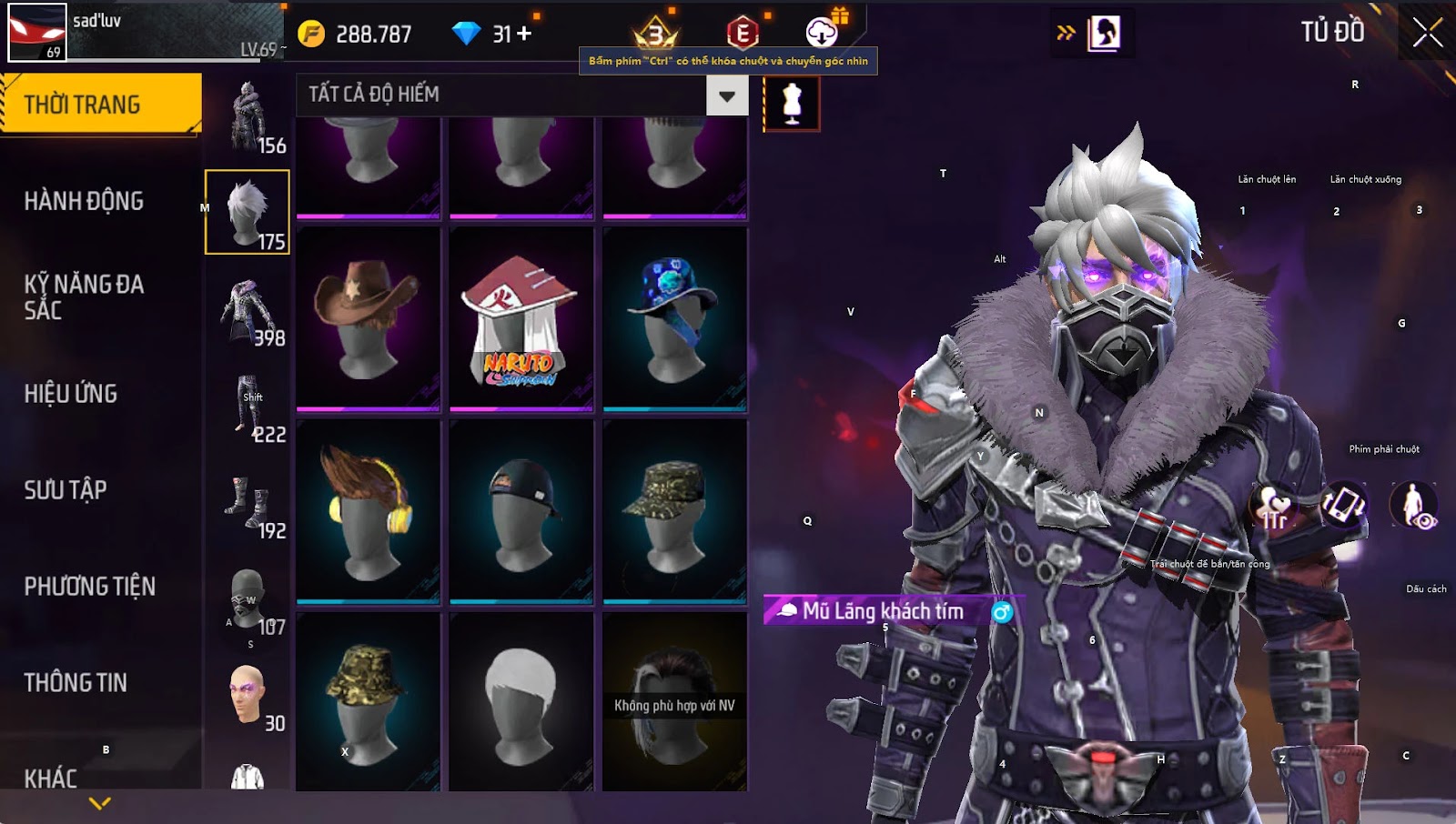
Task: Select the HIỆU ỨNG menu entry
Action: tap(71, 394)
